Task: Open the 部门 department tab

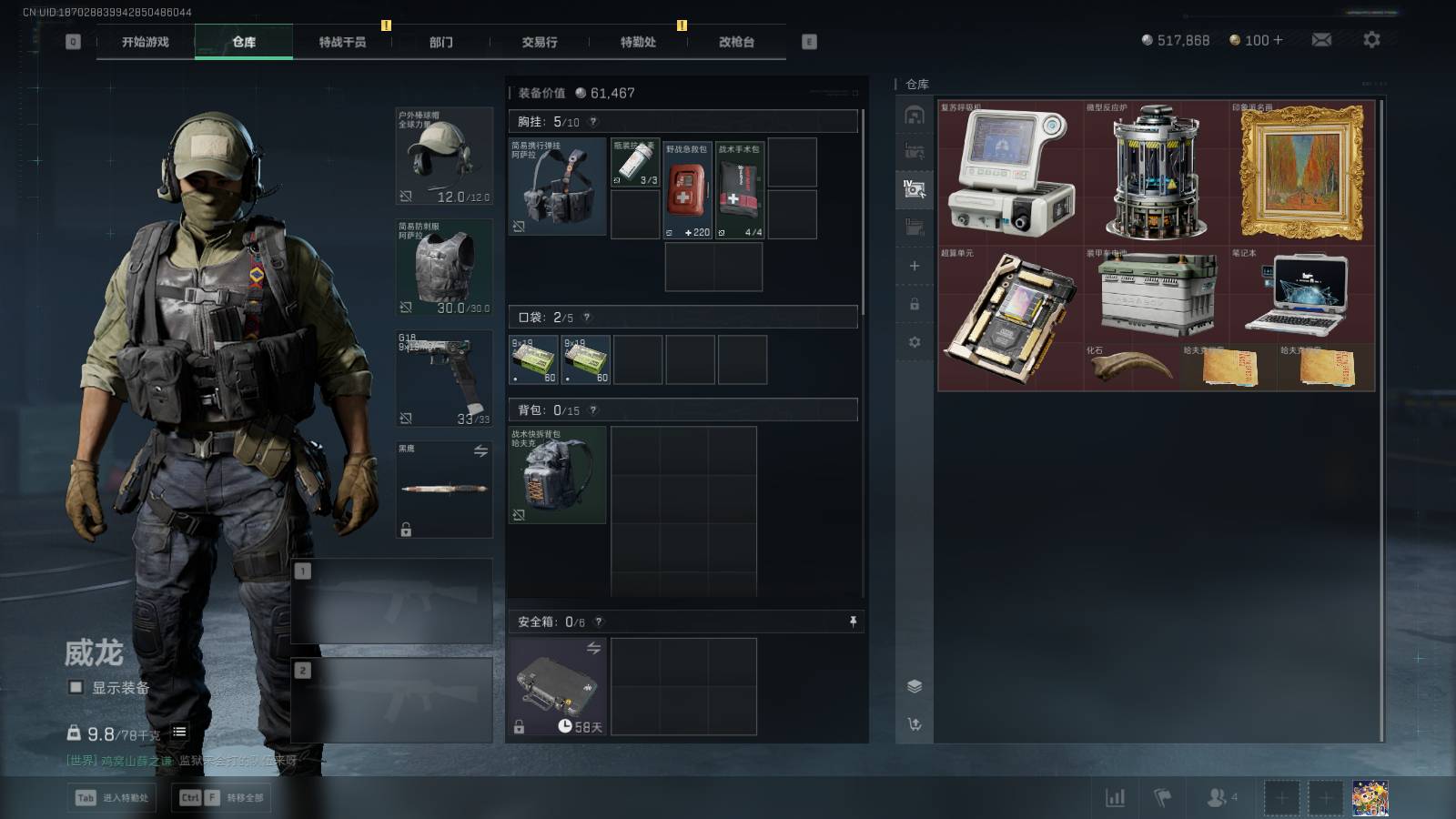Action: click(441, 42)
